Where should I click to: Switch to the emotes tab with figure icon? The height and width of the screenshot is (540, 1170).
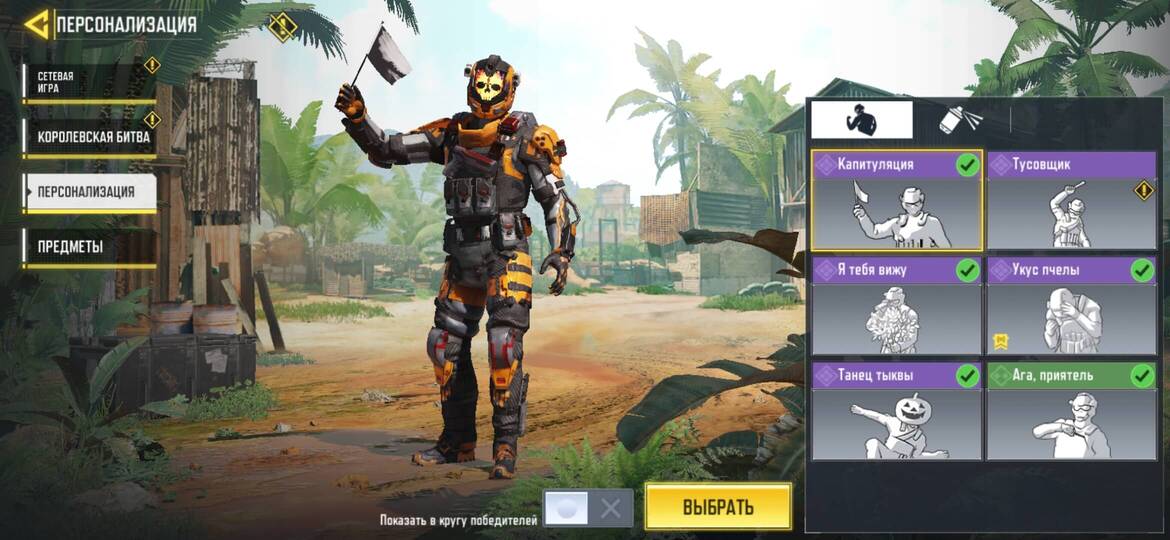point(861,120)
